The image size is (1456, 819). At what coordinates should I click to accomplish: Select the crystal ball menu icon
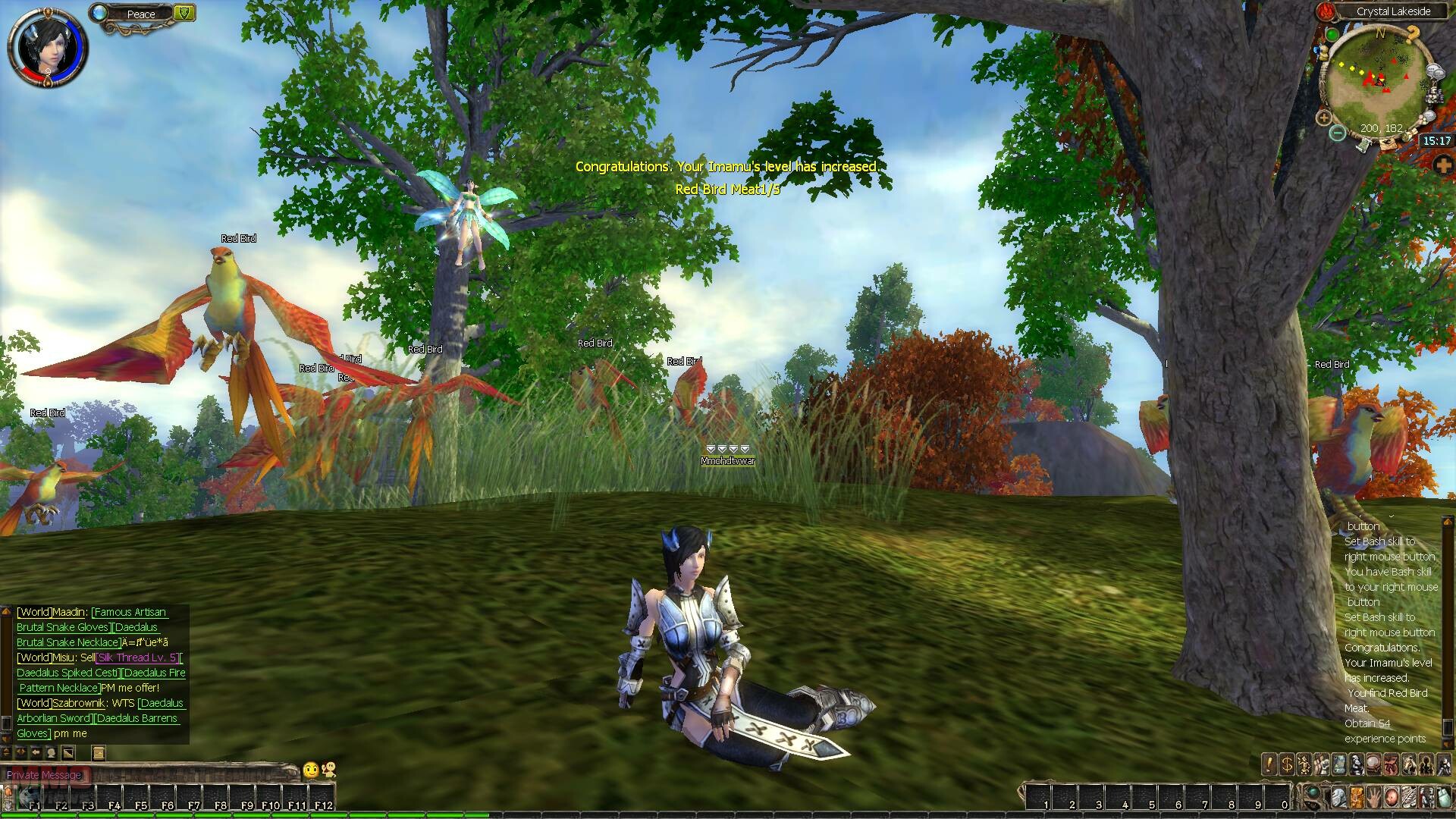point(1373,764)
